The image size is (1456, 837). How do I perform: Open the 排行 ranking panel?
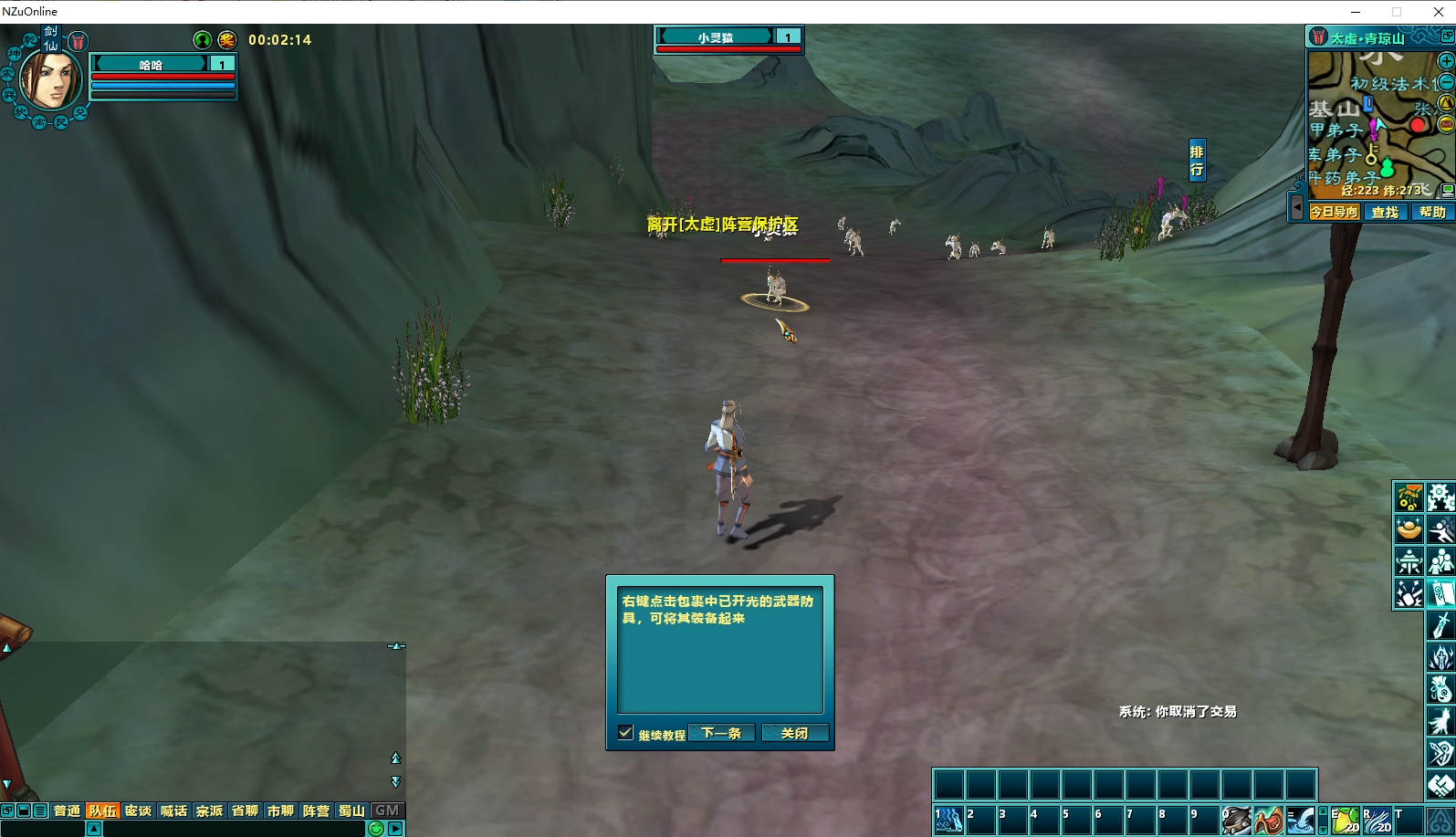click(x=1197, y=161)
